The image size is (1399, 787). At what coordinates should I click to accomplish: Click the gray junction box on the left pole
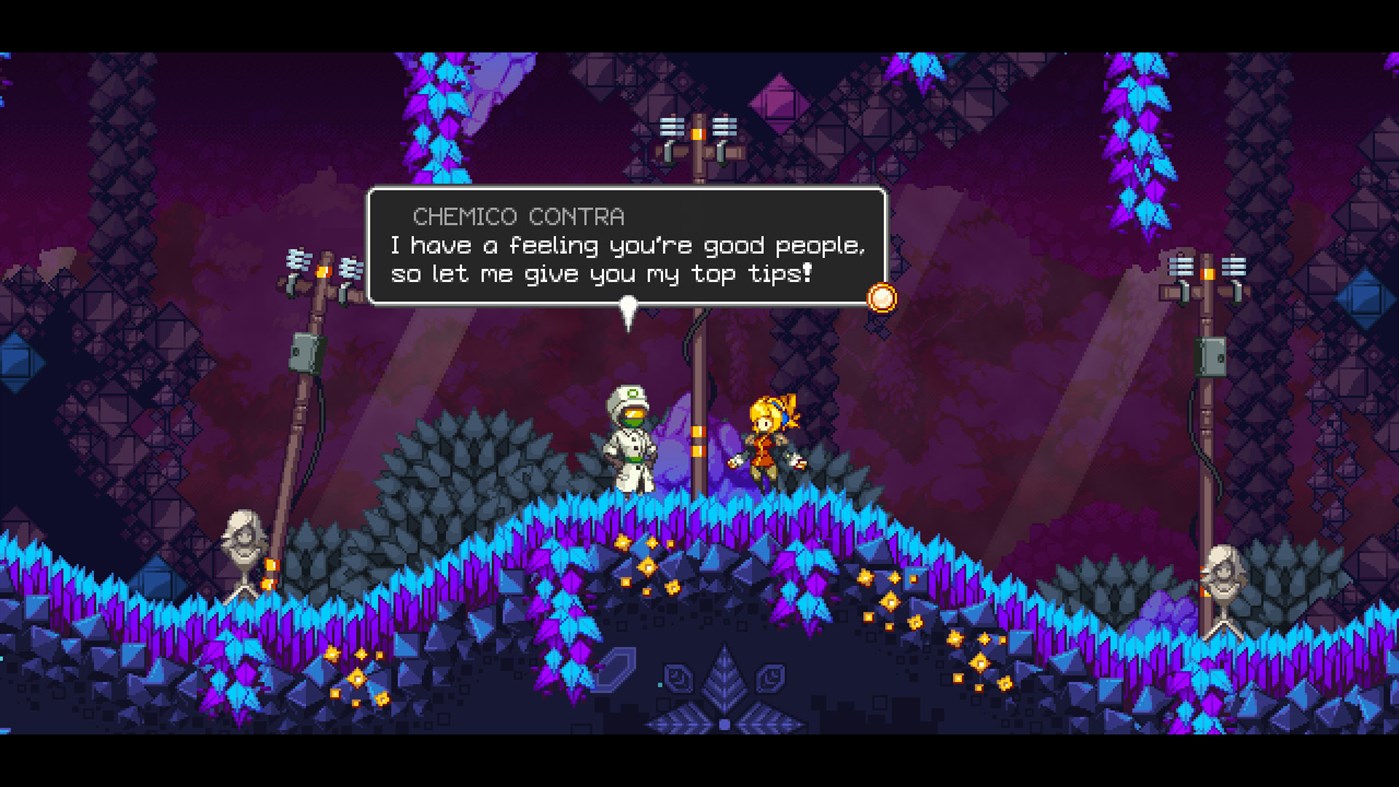[x=301, y=351]
